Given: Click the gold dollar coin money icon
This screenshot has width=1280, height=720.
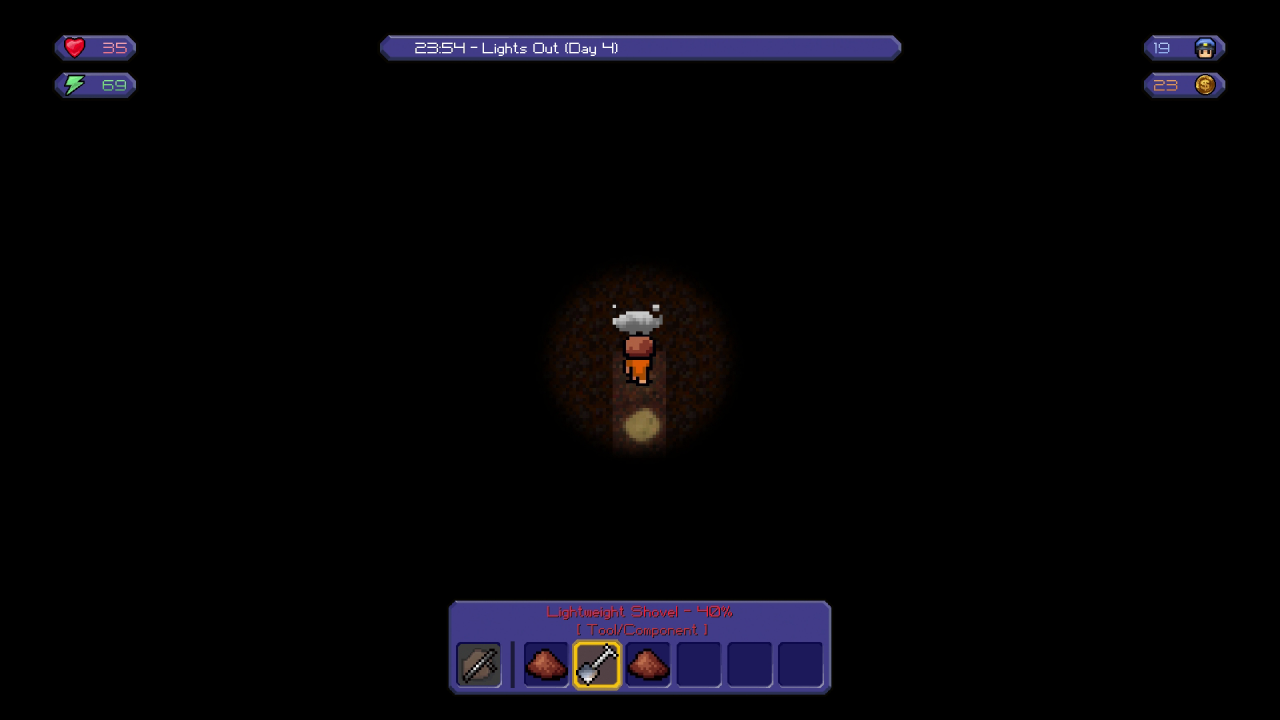Looking at the screenshot, I should (x=1205, y=85).
